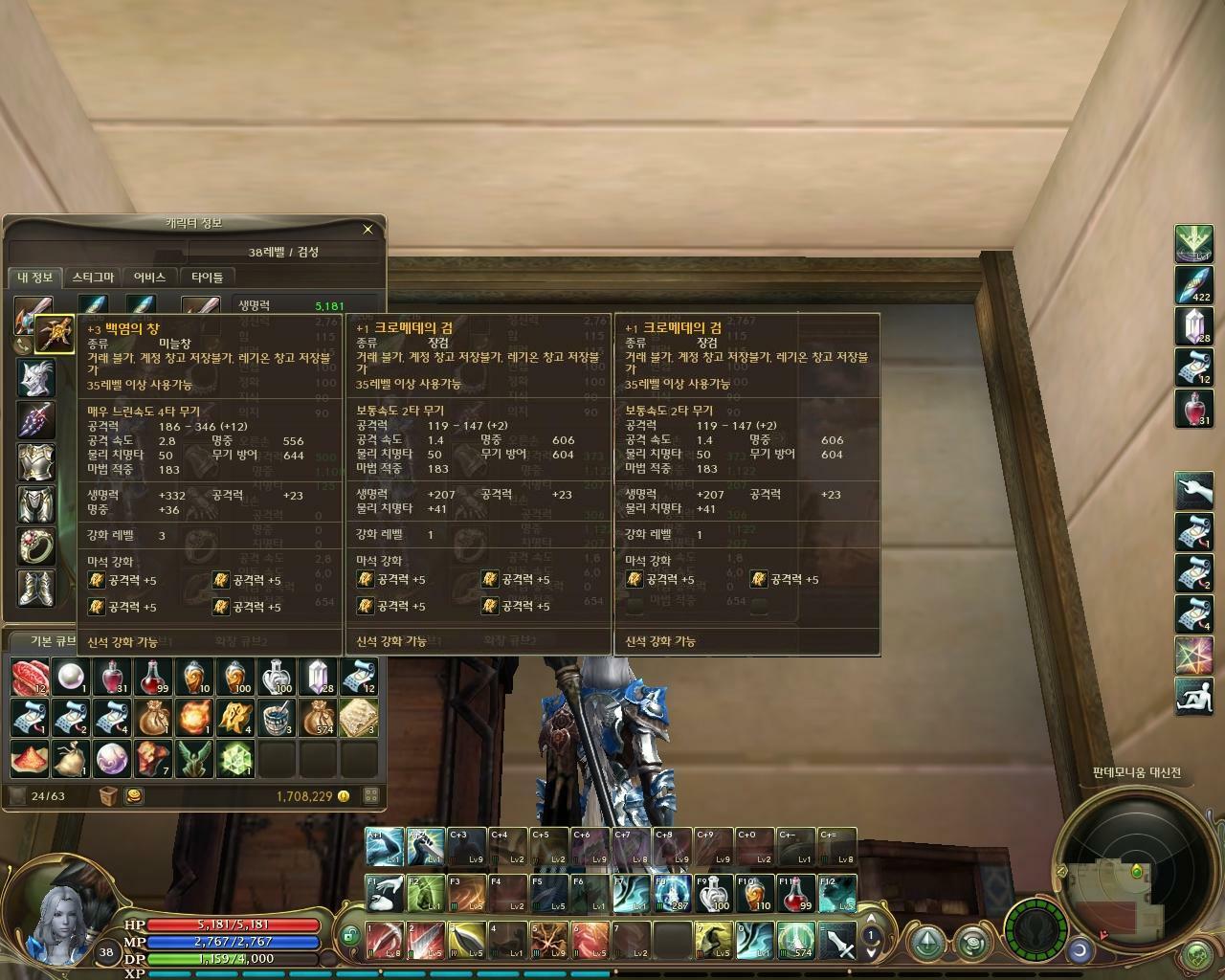The width and height of the screenshot is (1225, 980).
Task: Use the red potion on F11 hotkey
Action: coord(795,894)
